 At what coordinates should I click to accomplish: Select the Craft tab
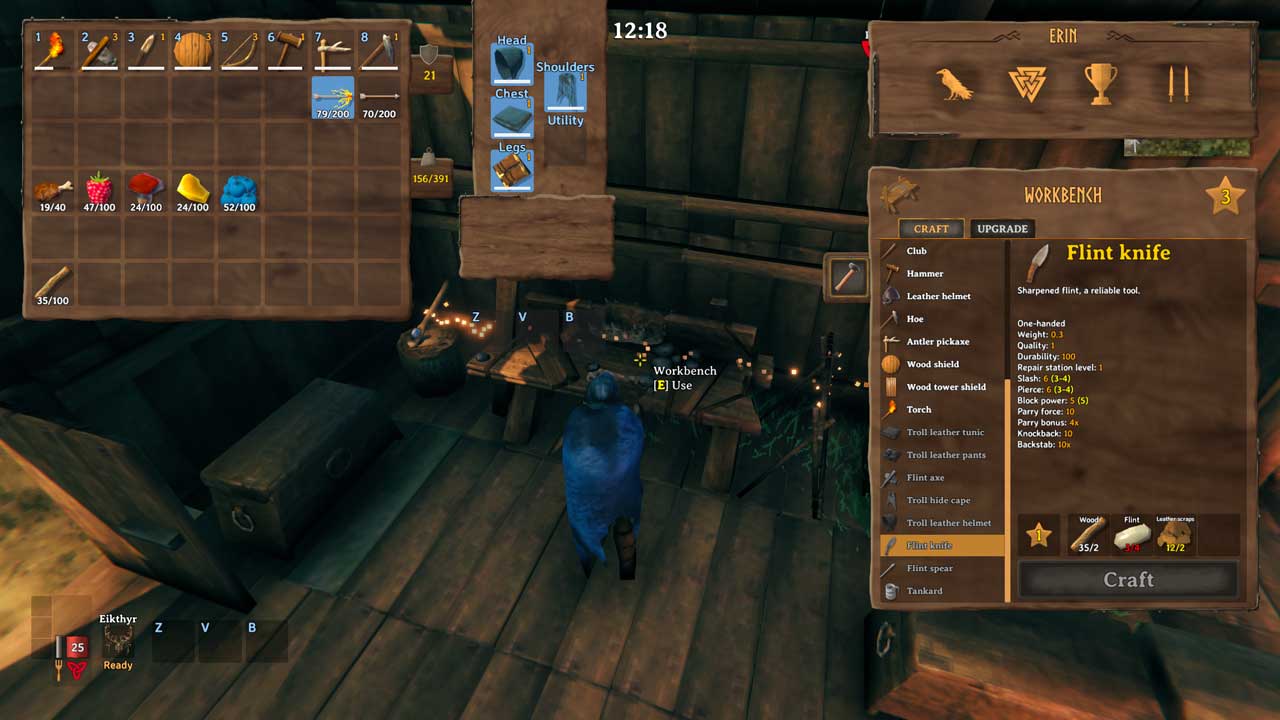(930, 228)
